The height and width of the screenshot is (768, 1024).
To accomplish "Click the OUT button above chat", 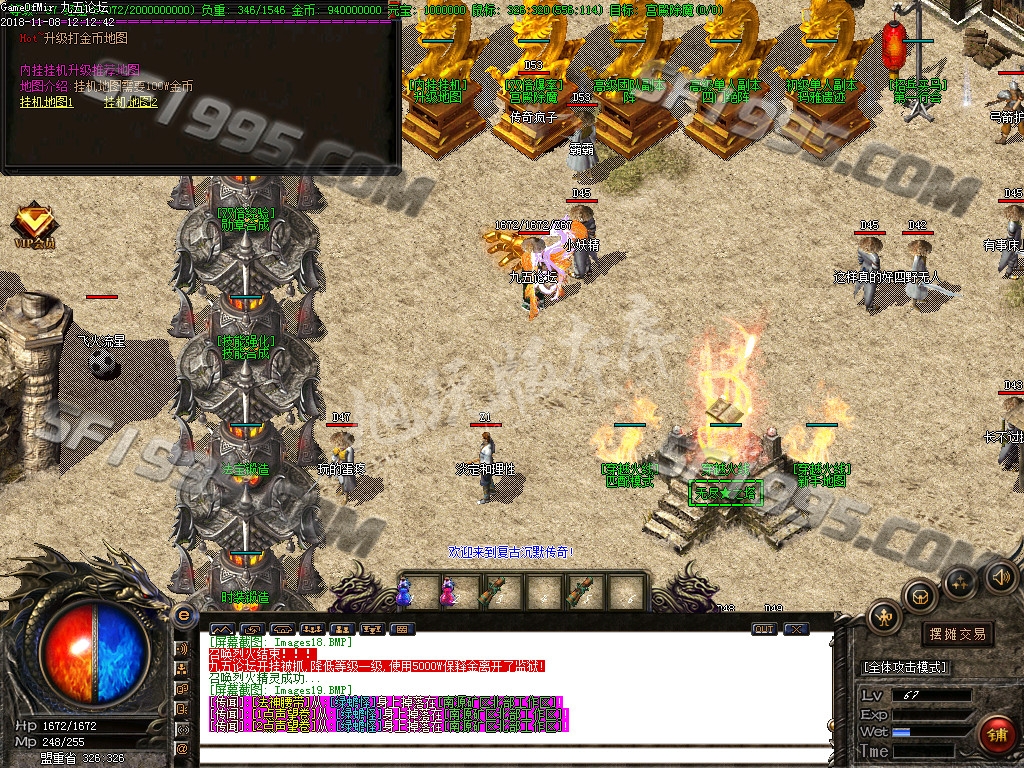I will click(764, 629).
